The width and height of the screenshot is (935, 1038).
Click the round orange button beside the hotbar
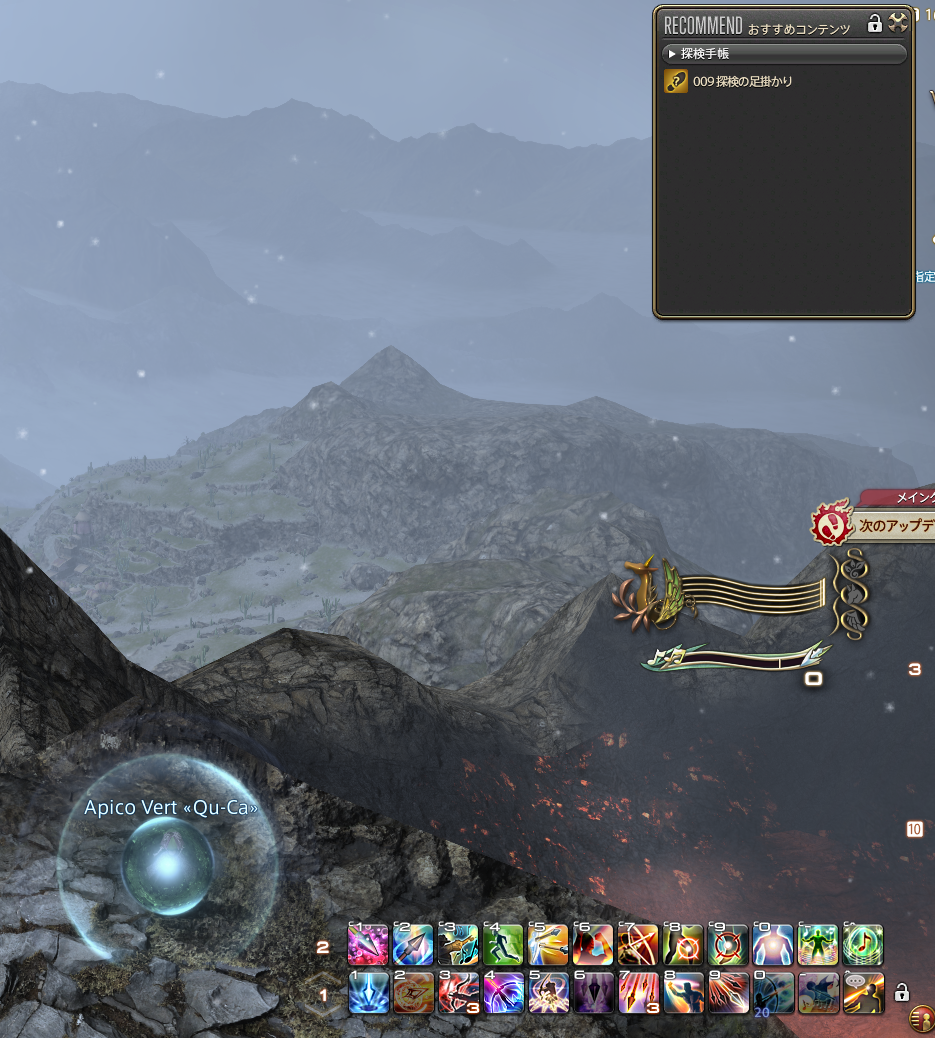[921, 1019]
